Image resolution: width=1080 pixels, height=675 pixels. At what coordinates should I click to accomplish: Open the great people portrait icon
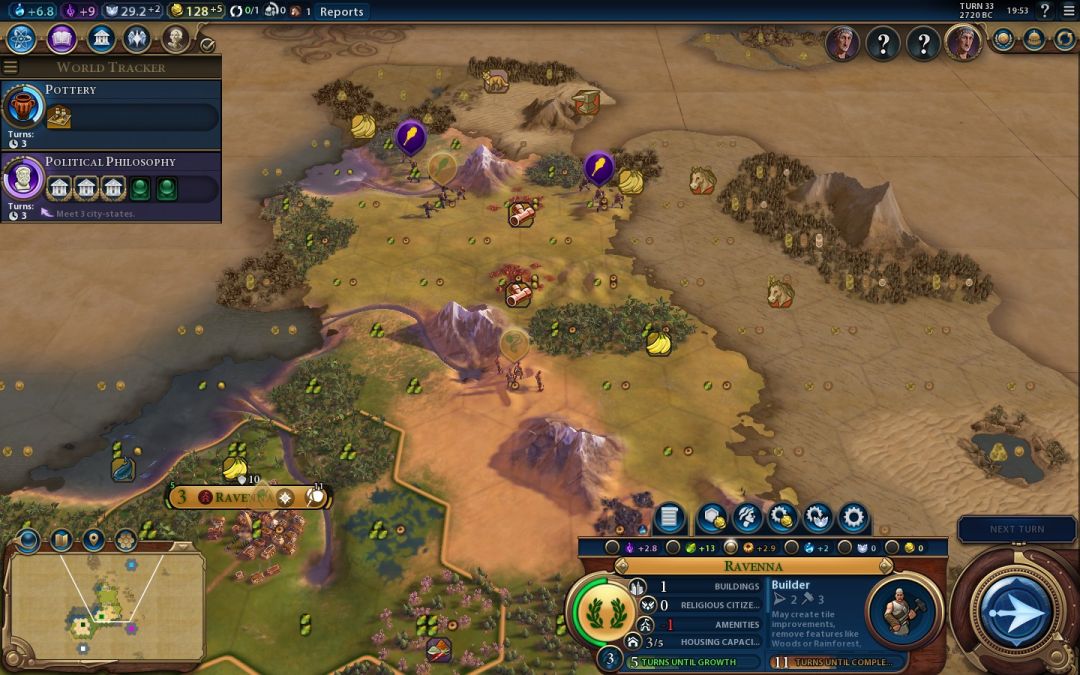click(176, 39)
